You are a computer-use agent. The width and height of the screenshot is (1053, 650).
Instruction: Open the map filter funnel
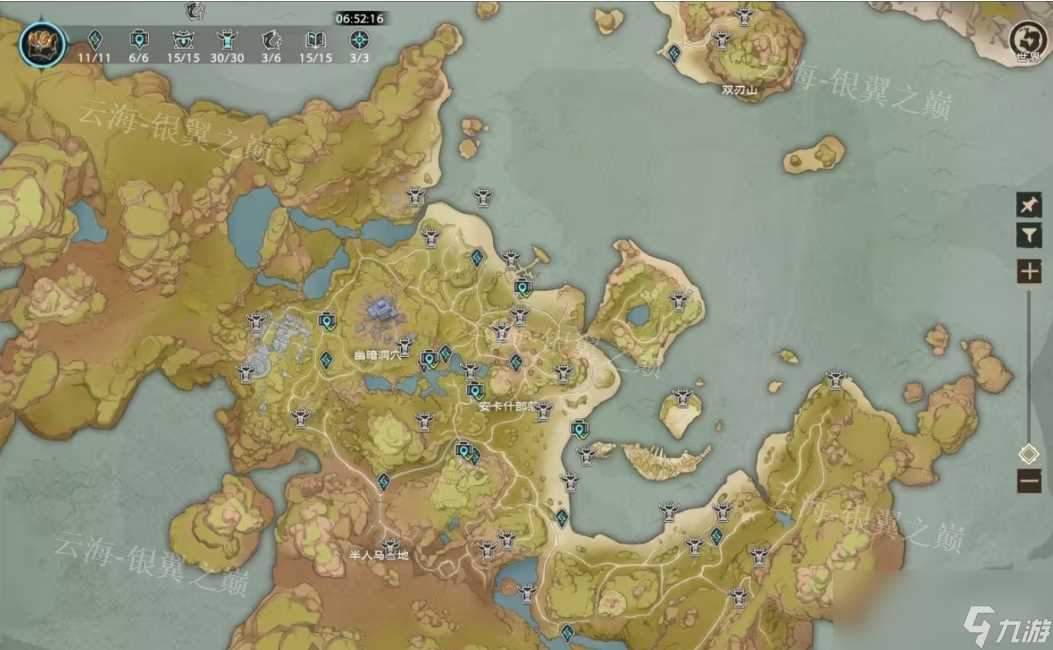(1028, 235)
